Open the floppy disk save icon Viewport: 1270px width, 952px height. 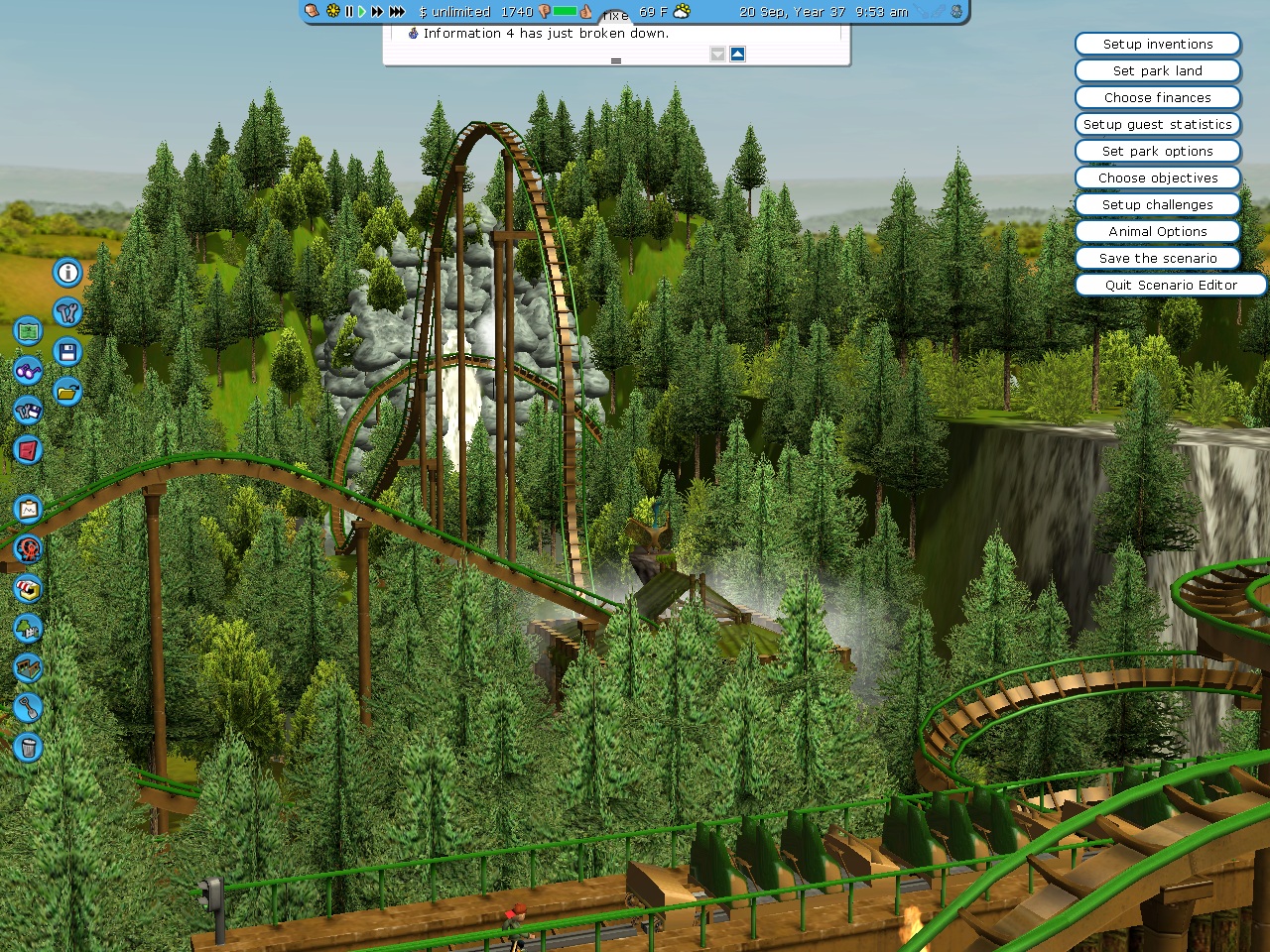[x=67, y=352]
